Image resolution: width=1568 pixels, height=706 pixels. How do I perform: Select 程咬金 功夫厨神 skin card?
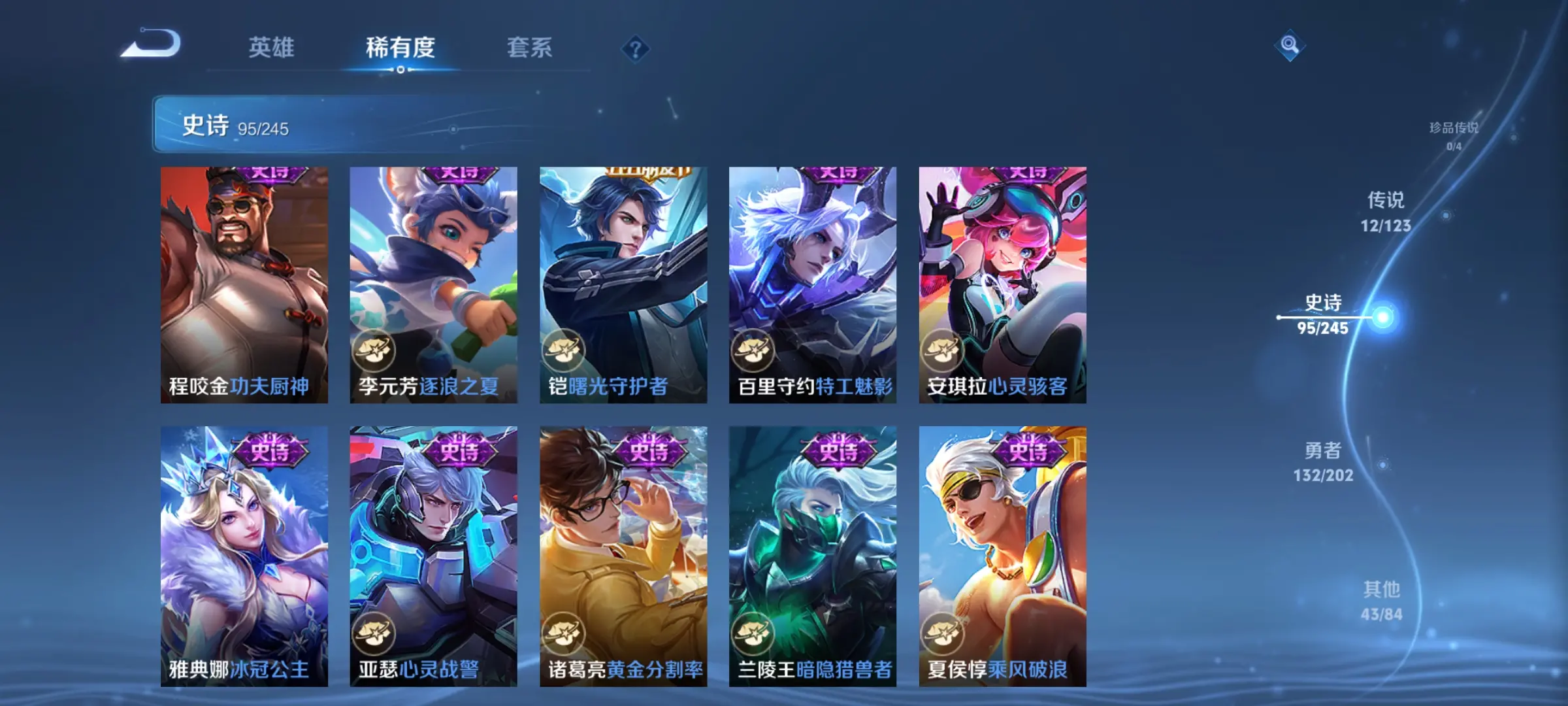(x=244, y=284)
